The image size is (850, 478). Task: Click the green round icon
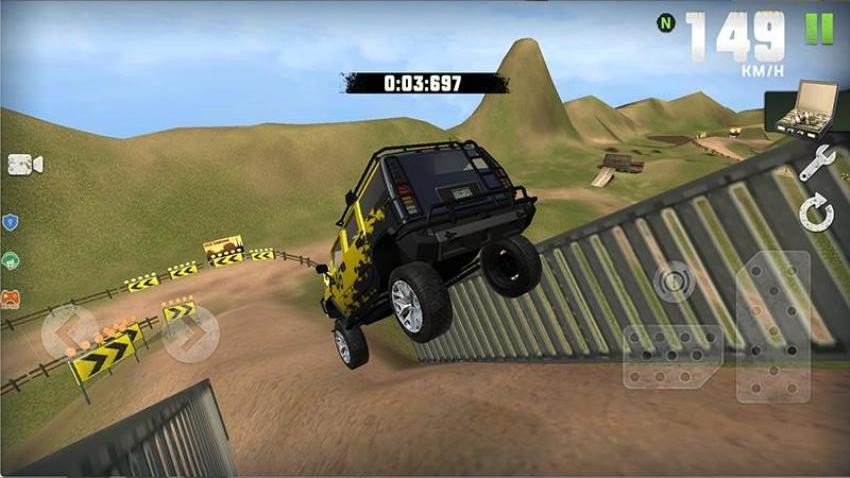10,260
